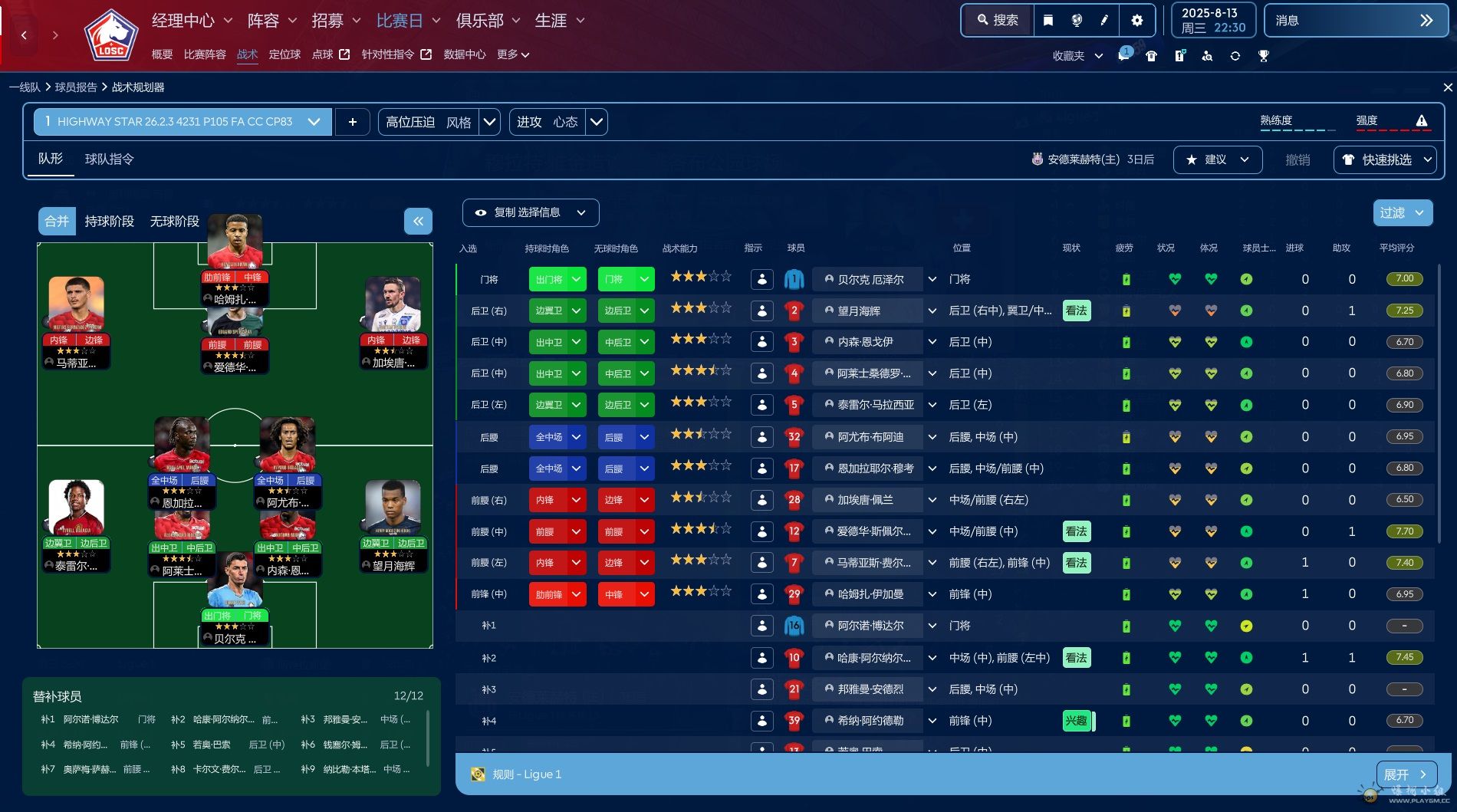
Task: Switch to the 比赛阵容 tab
Action: point(205,54)
